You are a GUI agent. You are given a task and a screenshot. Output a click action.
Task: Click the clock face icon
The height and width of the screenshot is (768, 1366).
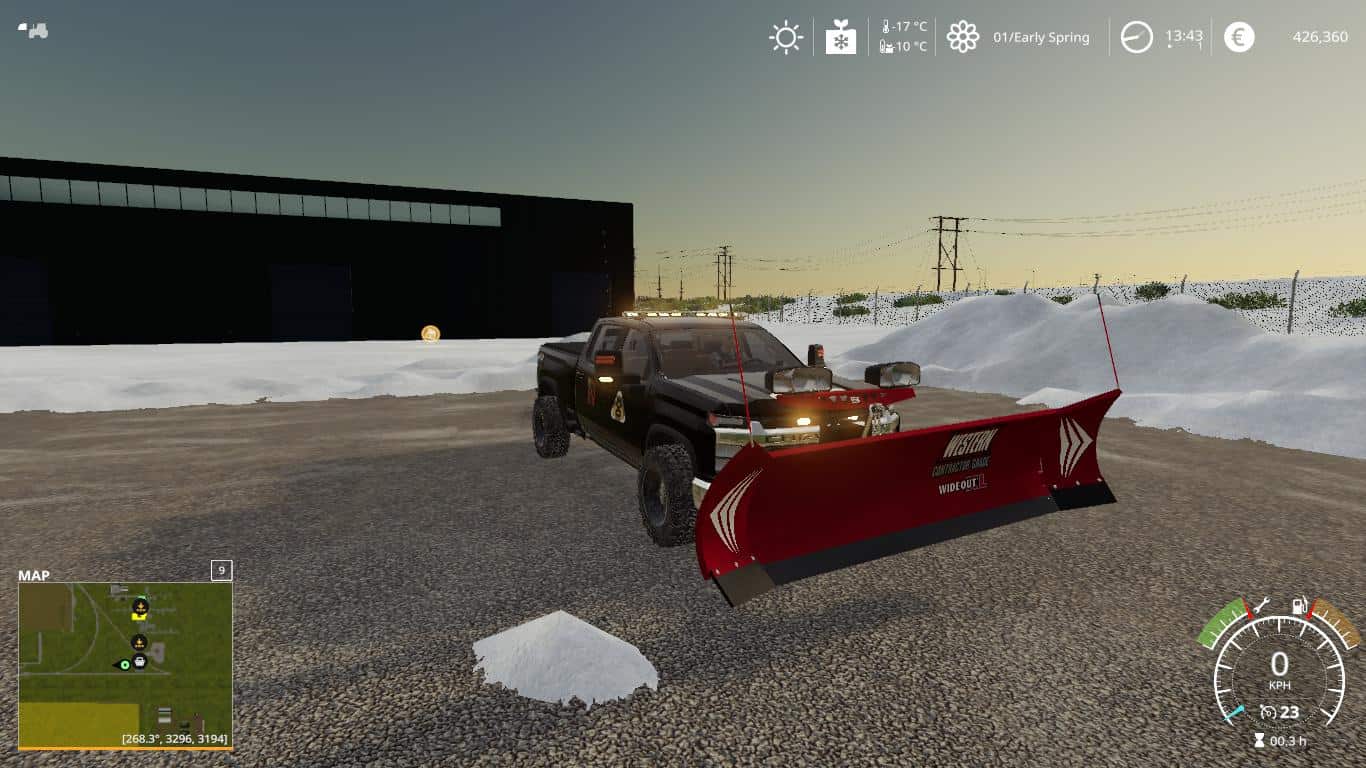1136,37
